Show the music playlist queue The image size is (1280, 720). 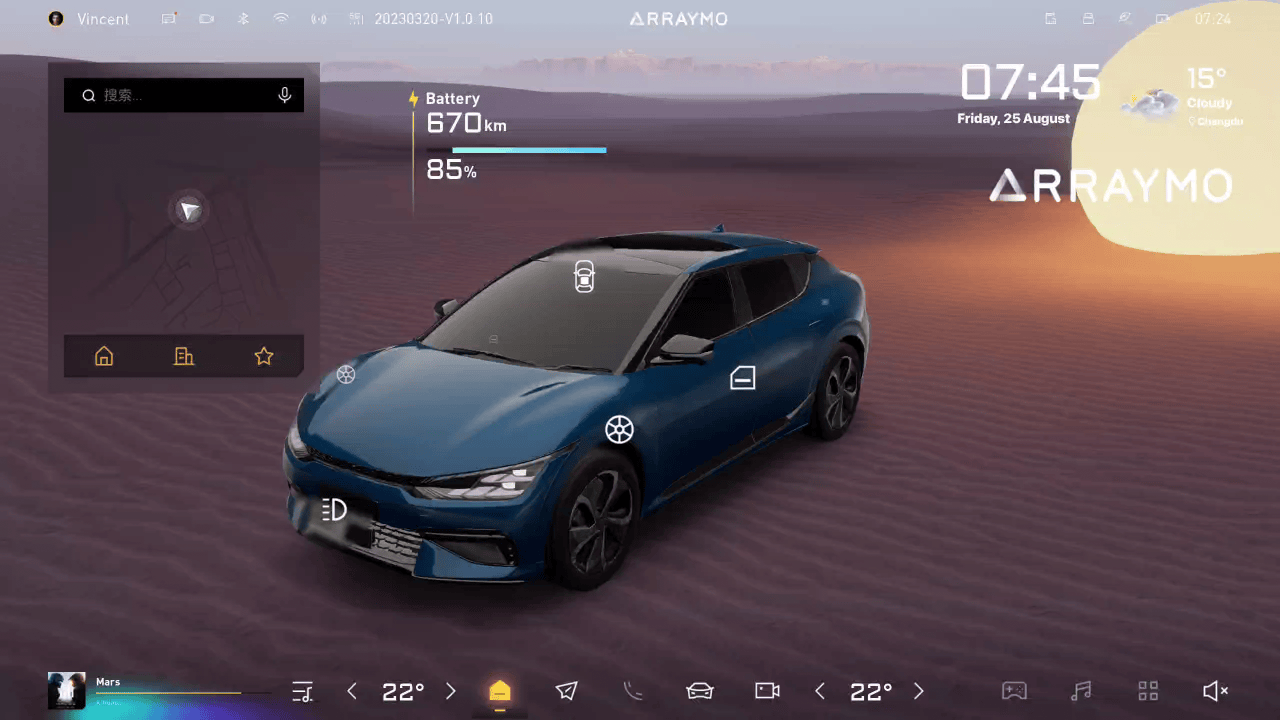pyautogui.click(x=302, y=691)
